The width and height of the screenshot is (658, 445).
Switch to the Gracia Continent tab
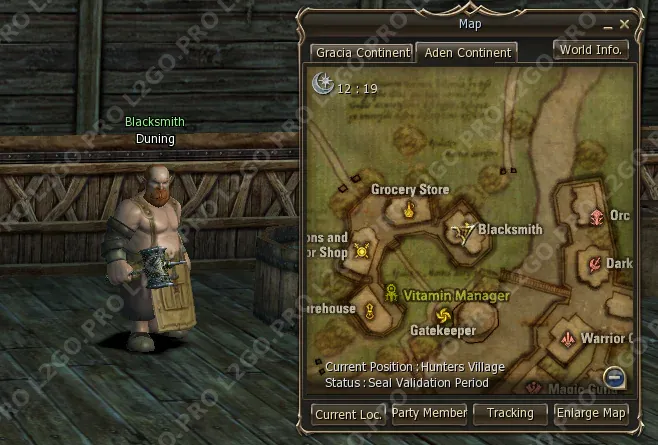click(361, 52)
